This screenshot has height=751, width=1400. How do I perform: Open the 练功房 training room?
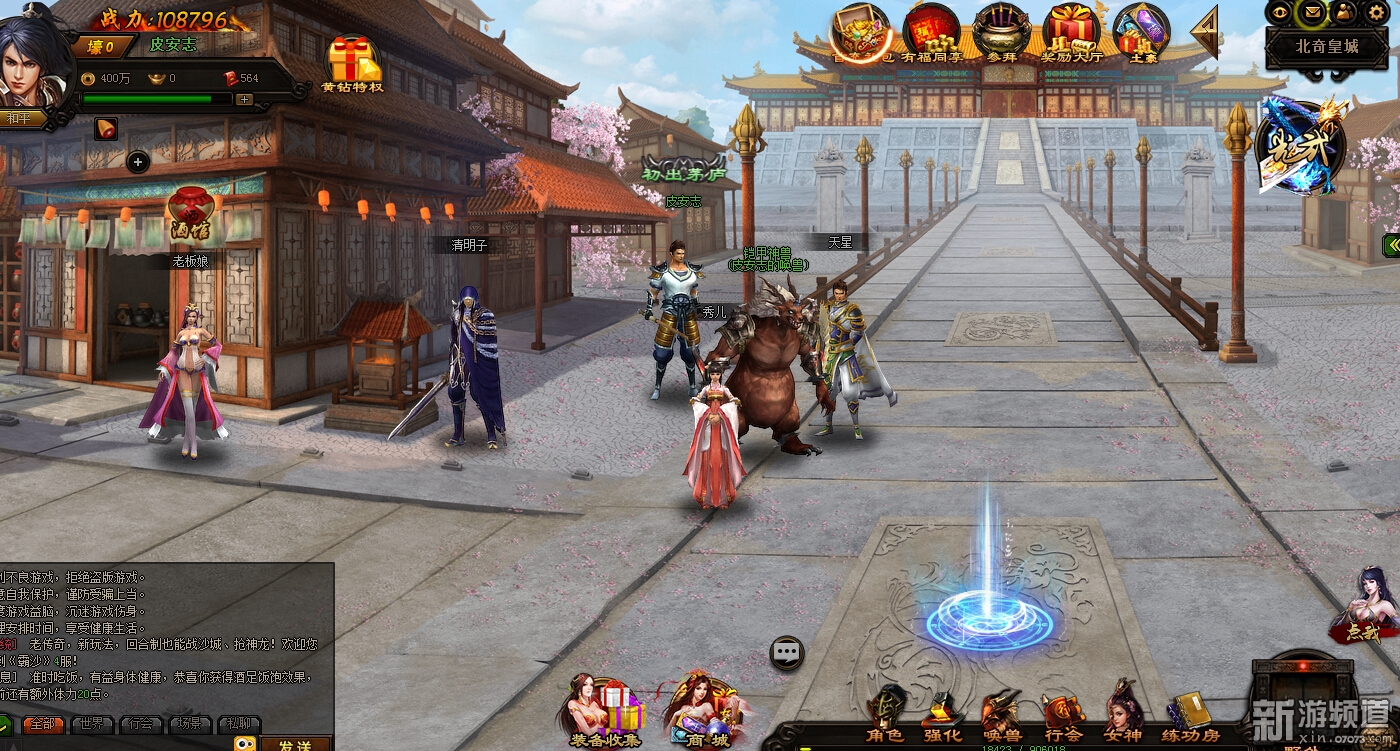coord(1190,716)
